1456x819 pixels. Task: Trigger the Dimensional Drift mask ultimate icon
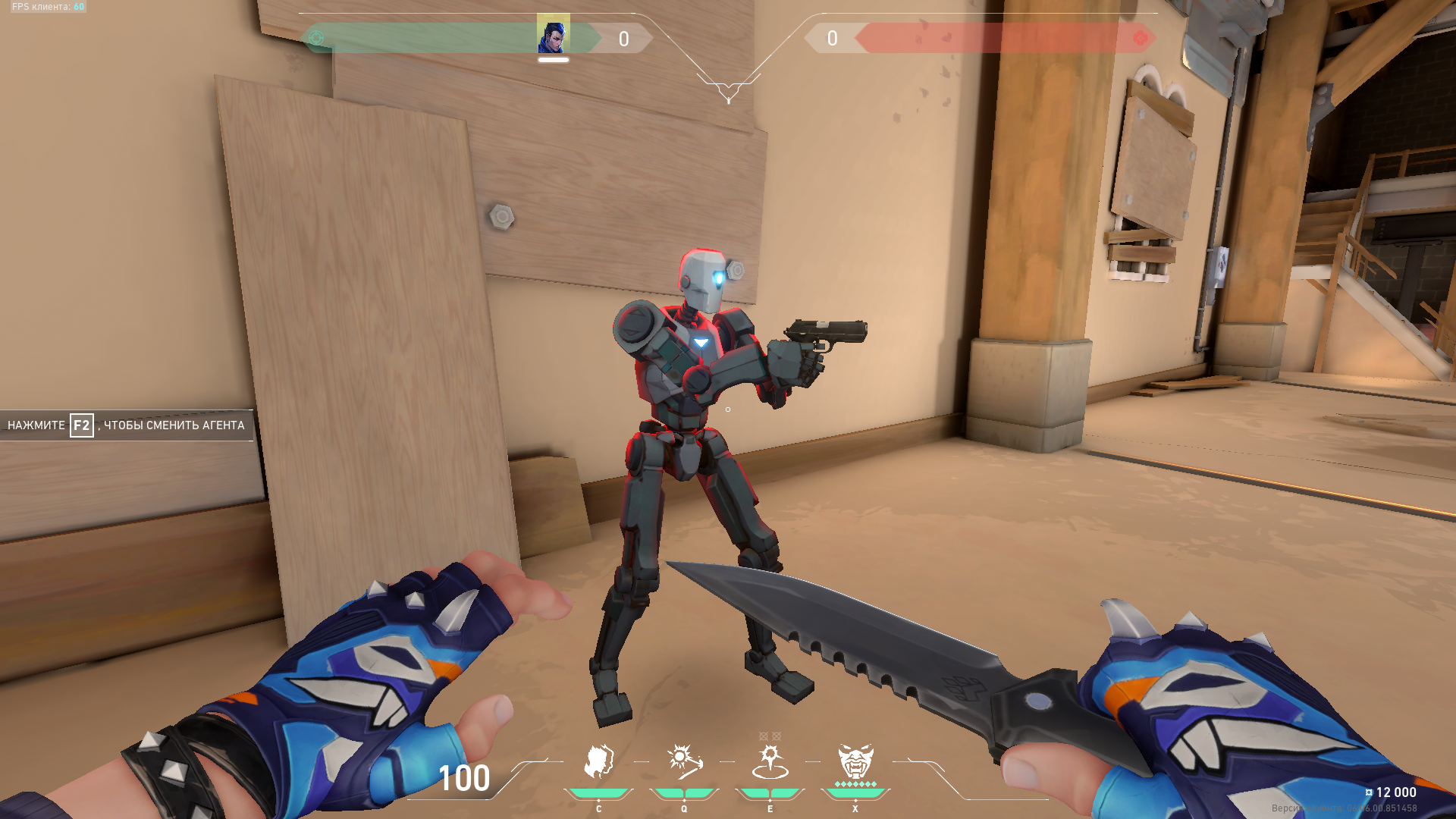(x=855, y=762)
